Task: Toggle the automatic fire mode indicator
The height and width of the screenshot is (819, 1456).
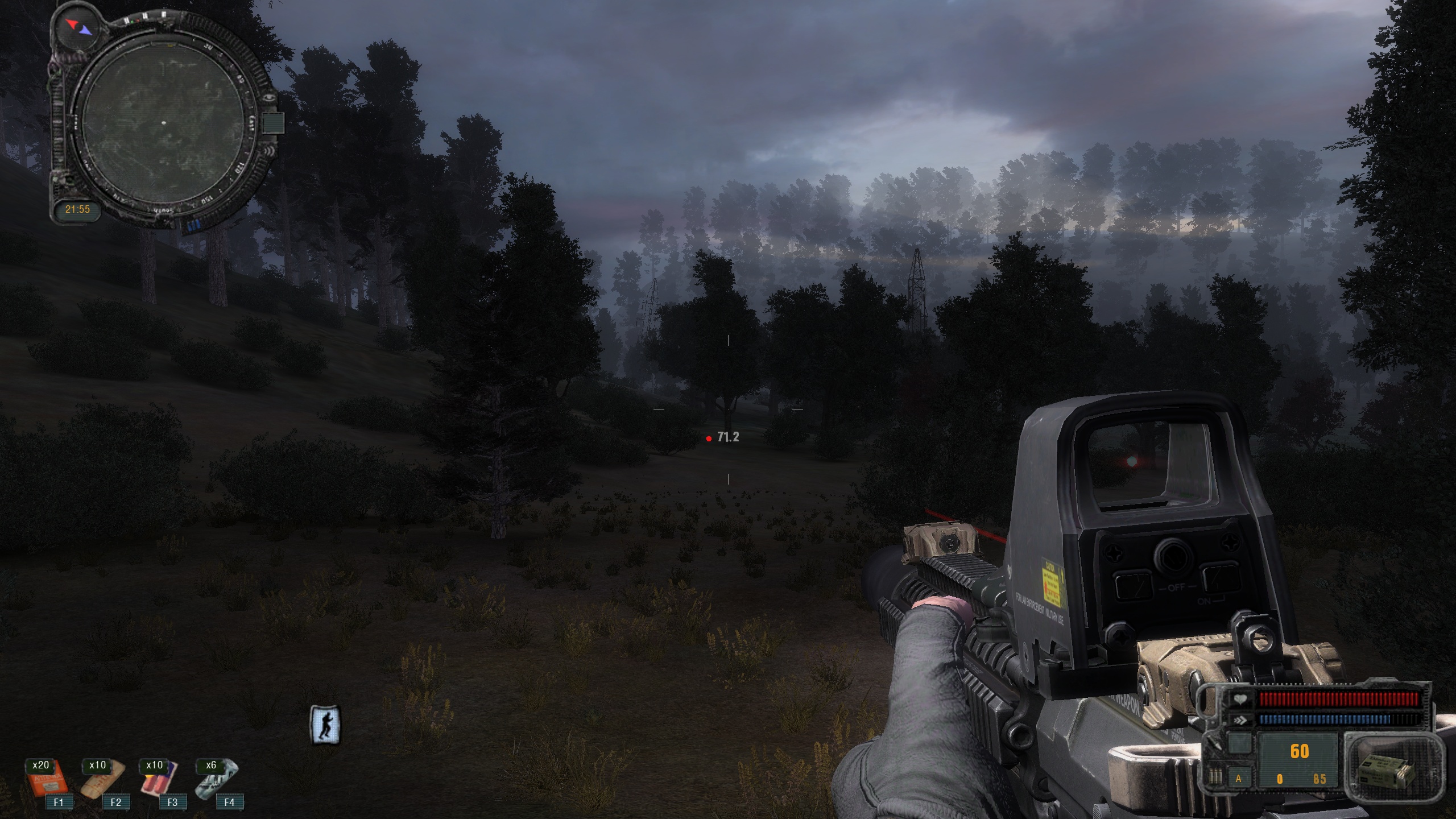Action: 1238,779
